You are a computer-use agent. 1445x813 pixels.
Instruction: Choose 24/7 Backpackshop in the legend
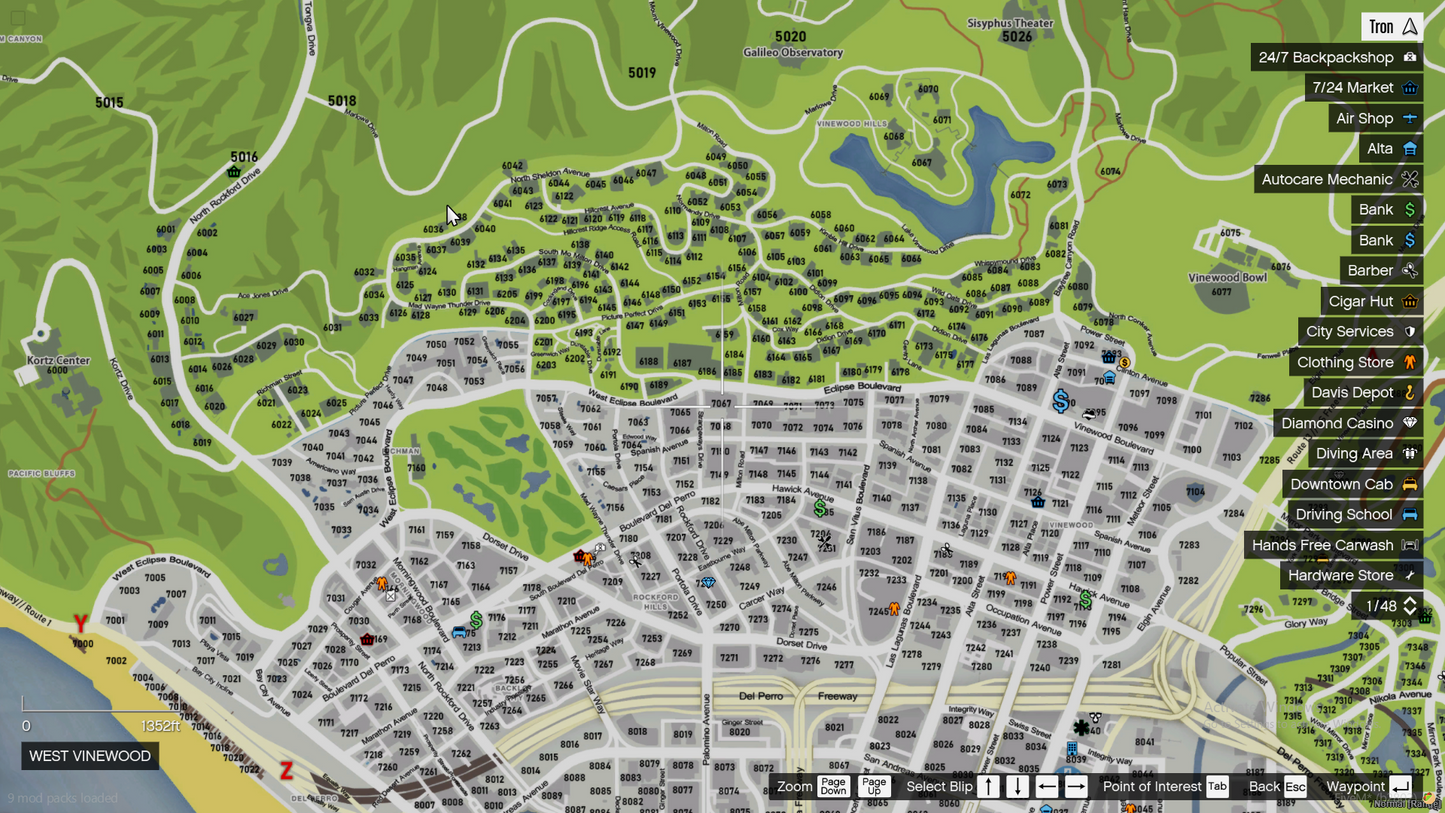point(1336,57)
